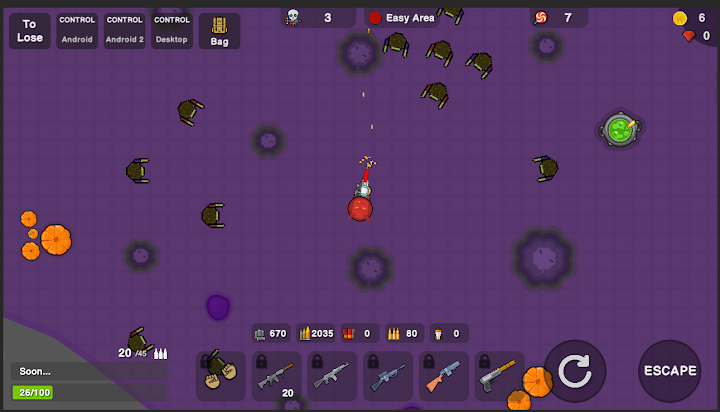The height and width of the screenshot is (412, 720).
Task: Tap the circular reload arrow button
Action: 574,371
